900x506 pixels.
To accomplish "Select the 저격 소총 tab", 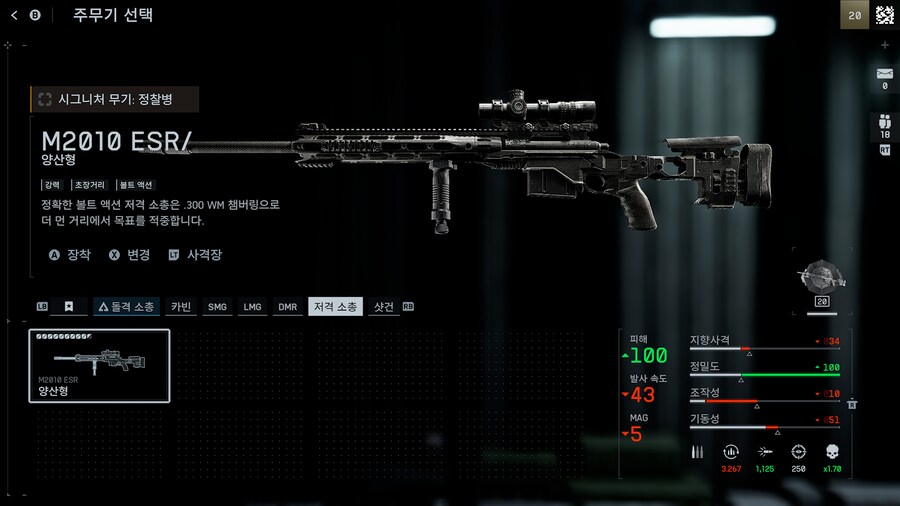I will [335, 307].
